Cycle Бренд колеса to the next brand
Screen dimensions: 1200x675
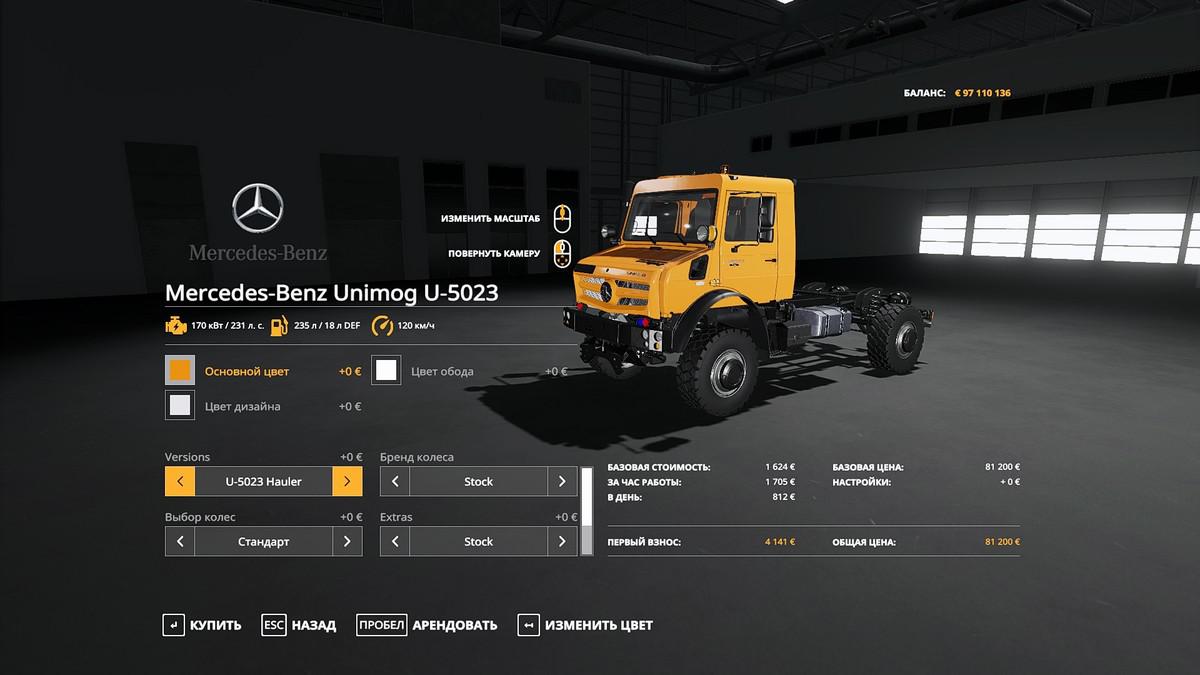(x=562, y=481)
